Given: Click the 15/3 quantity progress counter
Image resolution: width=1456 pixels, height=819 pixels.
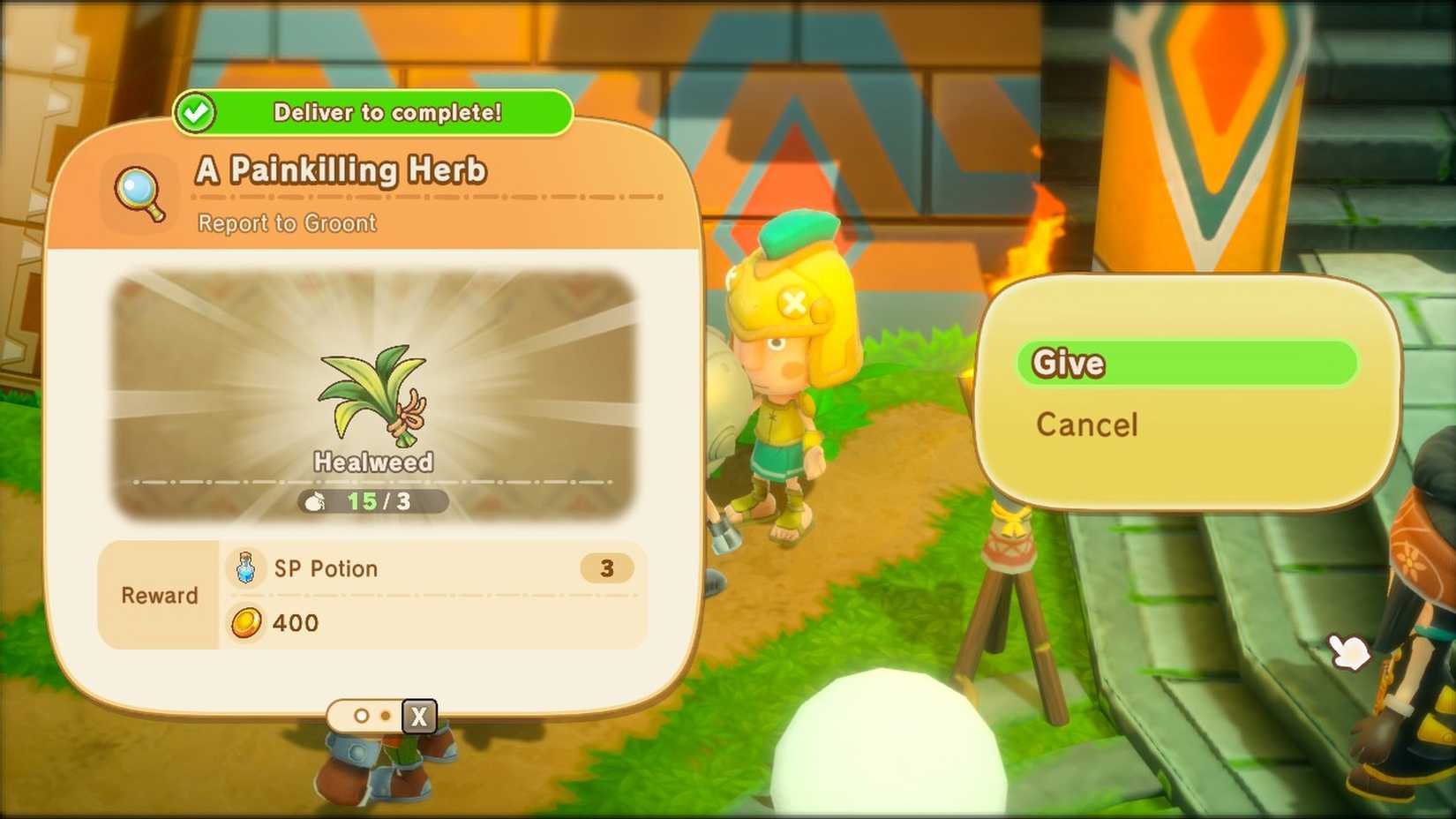Looking at the screenshot, I should 373,500.
